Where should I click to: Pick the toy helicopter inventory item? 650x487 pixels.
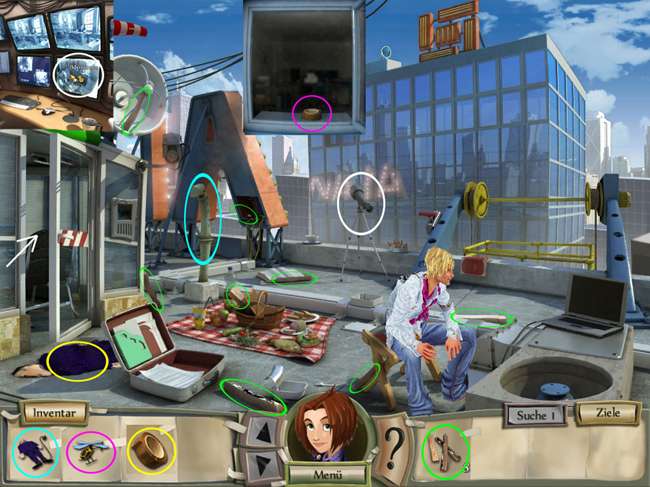(x=89, y=452)
